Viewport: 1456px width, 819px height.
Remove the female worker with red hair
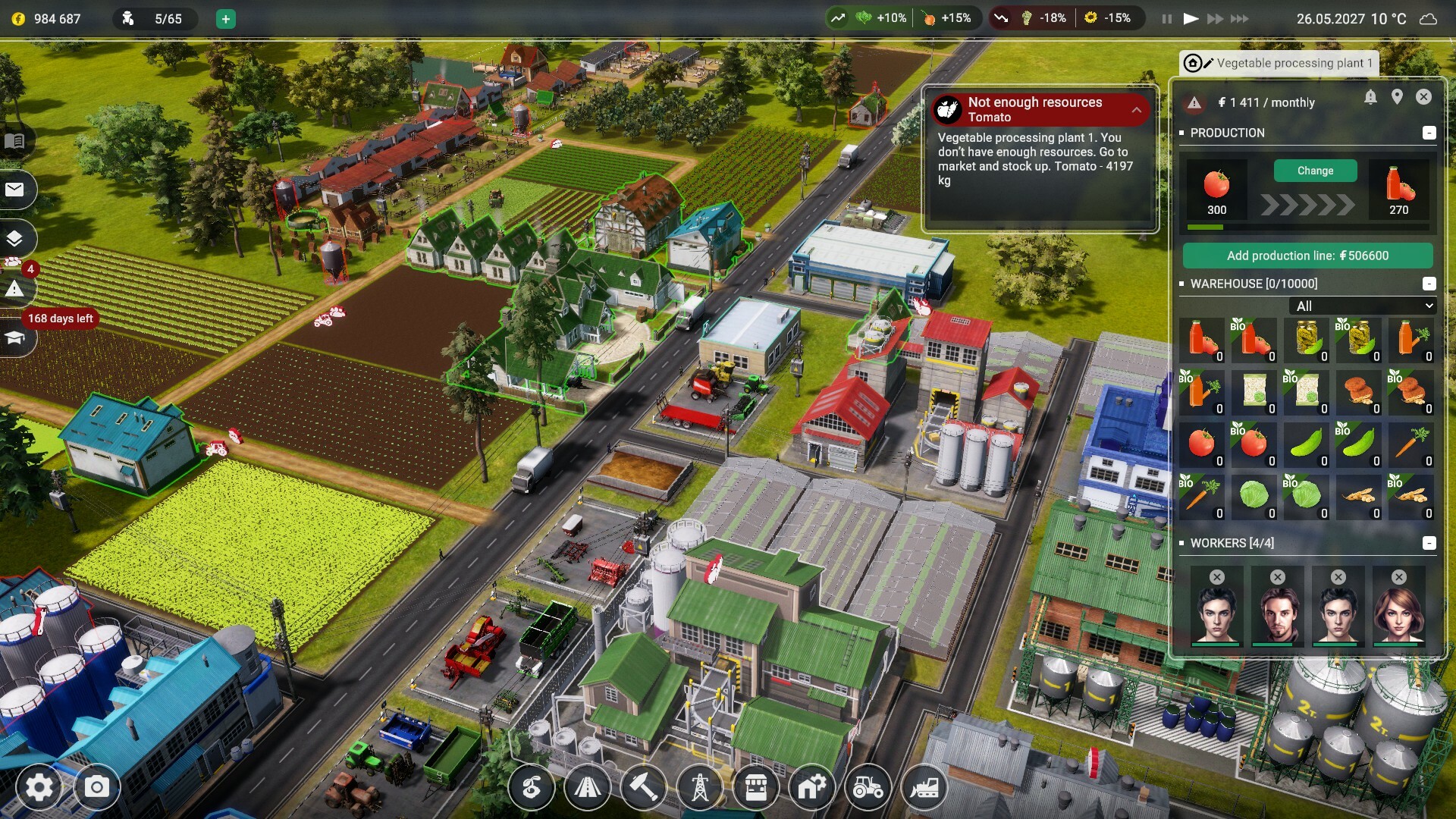(x=1399, y=577)
